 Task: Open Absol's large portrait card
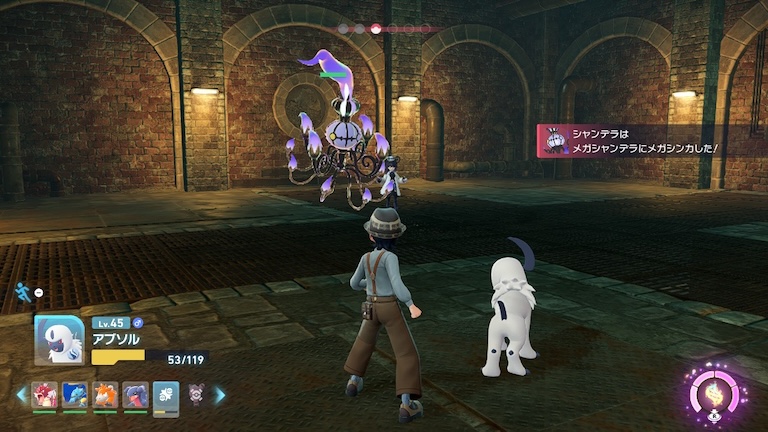click(x=59, y=340)
